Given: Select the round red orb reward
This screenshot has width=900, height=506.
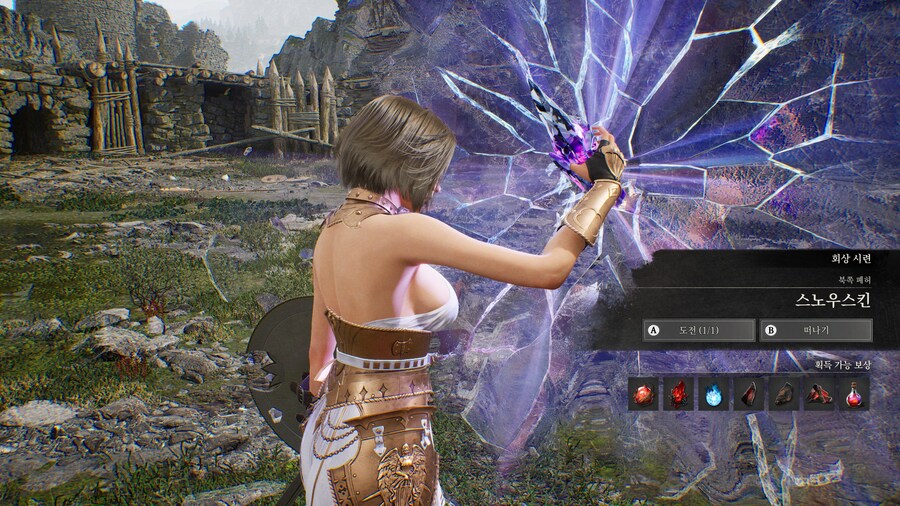Looking at the screenshot, I should pyautogui.click(x=644, y=394).
